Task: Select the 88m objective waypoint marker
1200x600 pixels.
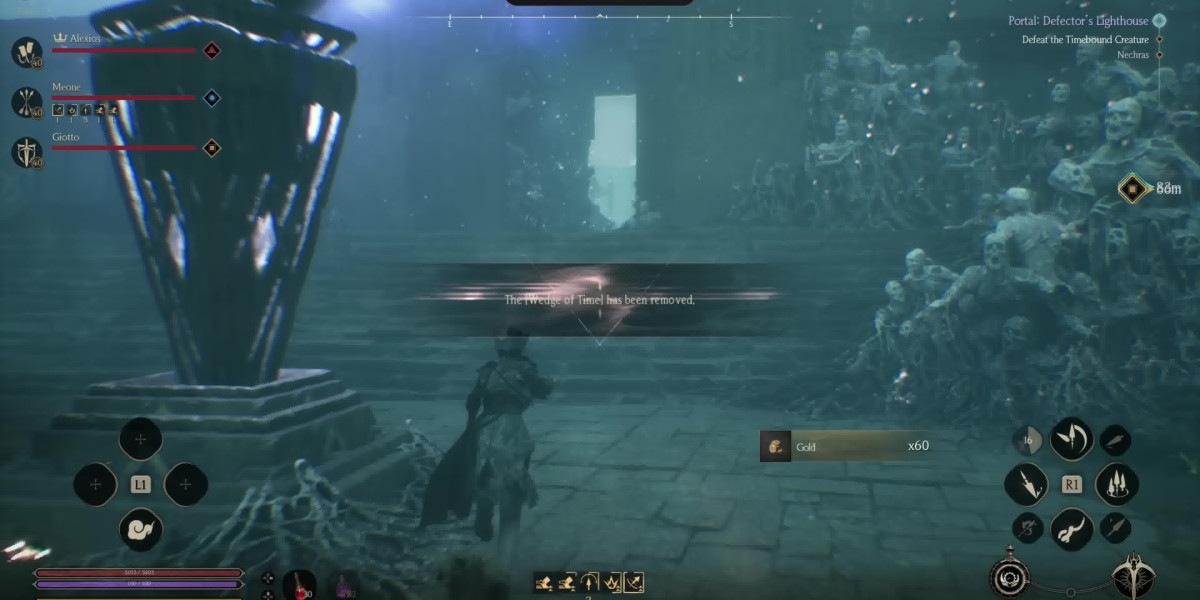Action: click(x=1131, y=188)
